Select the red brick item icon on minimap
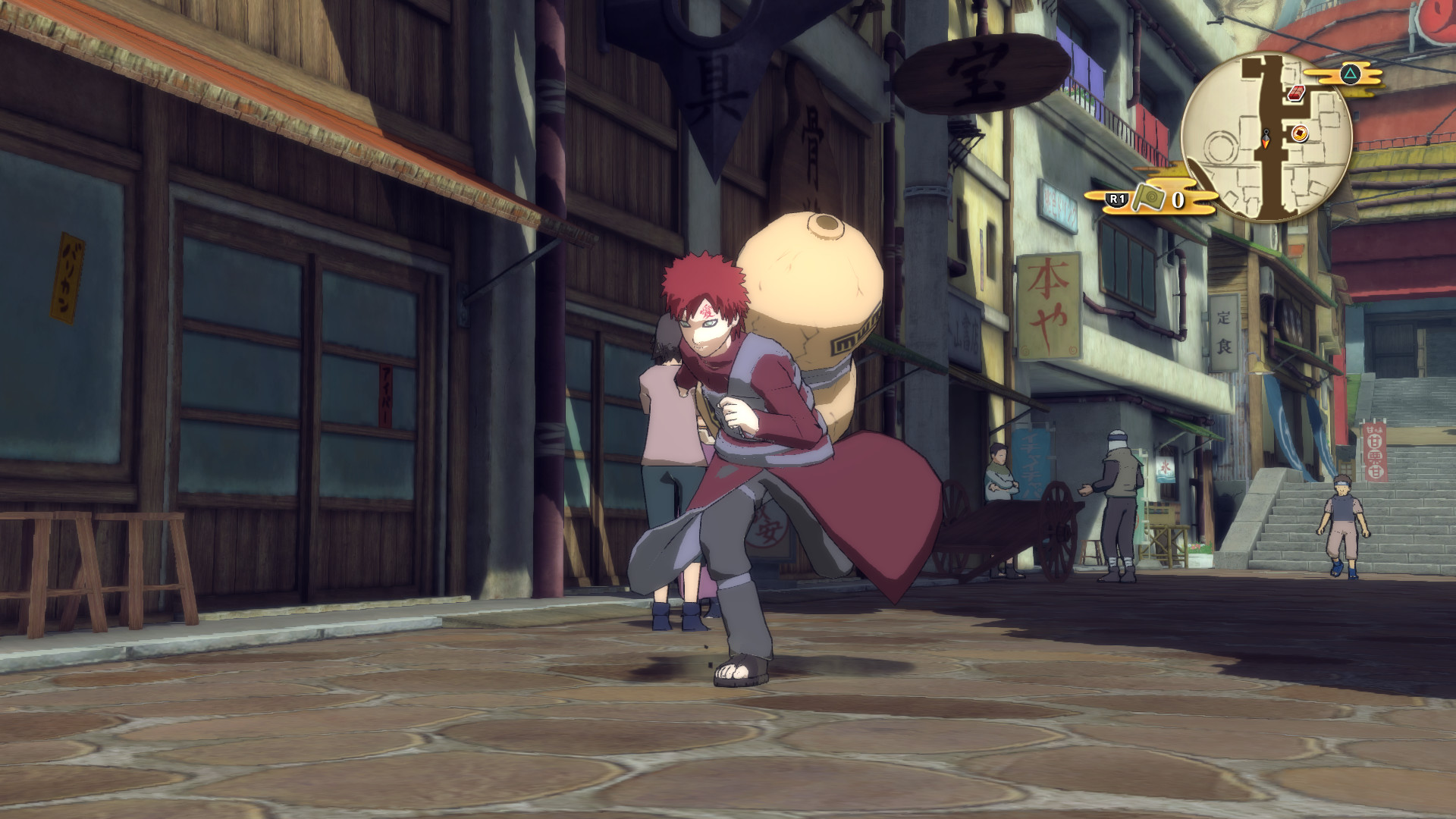Screen dimensions: 1456x819 pos(1296,93)
